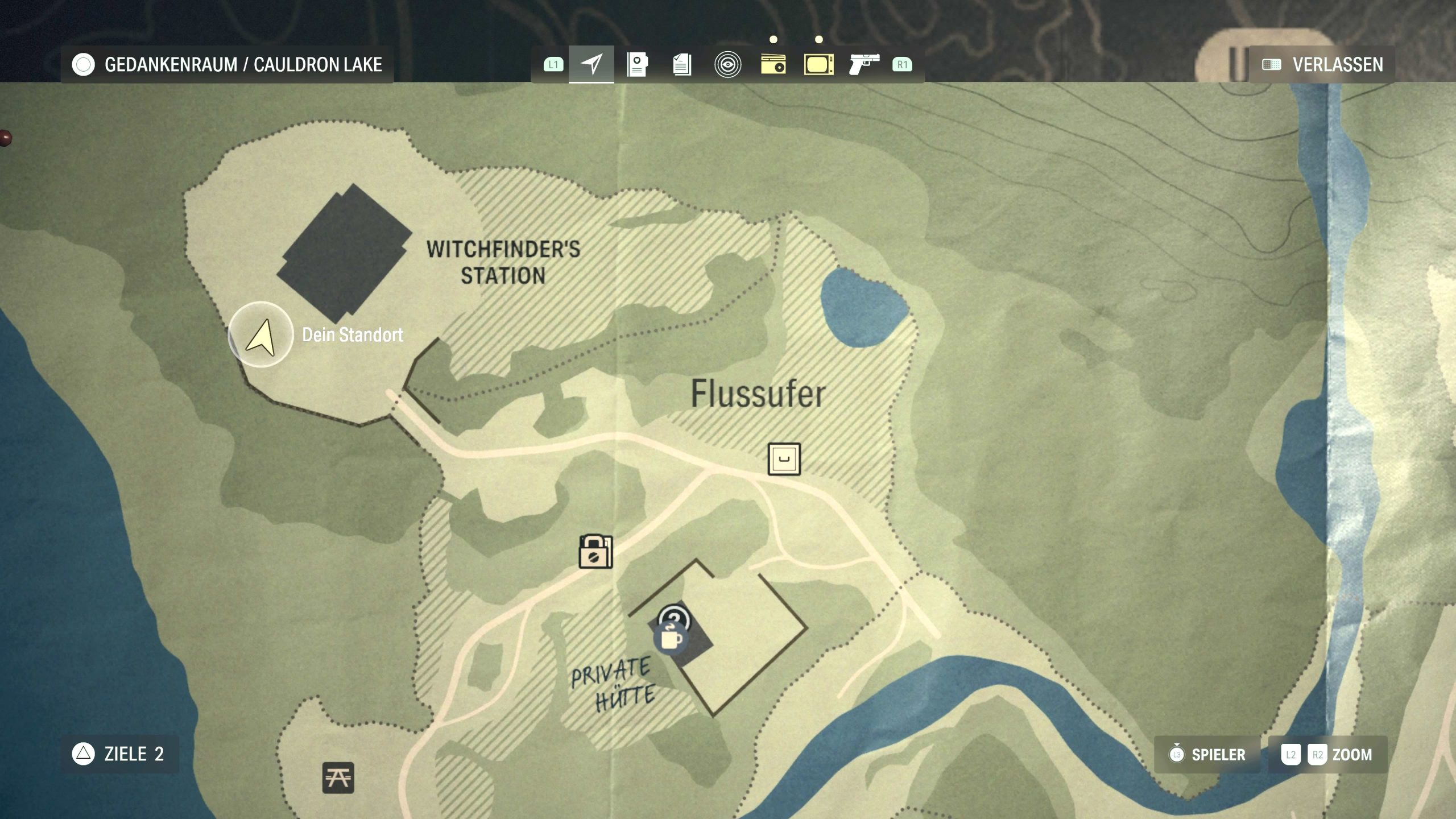Click the Zoom map control

point(1328,755)
